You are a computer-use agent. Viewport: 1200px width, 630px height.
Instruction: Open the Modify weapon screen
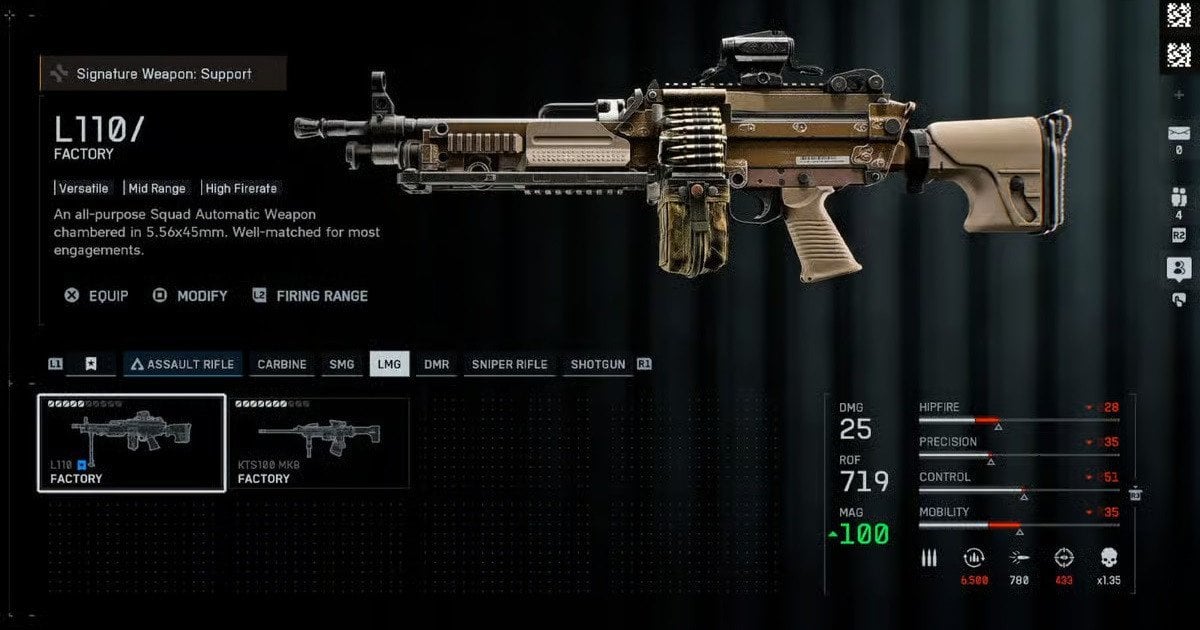click(x=190, y=296)
